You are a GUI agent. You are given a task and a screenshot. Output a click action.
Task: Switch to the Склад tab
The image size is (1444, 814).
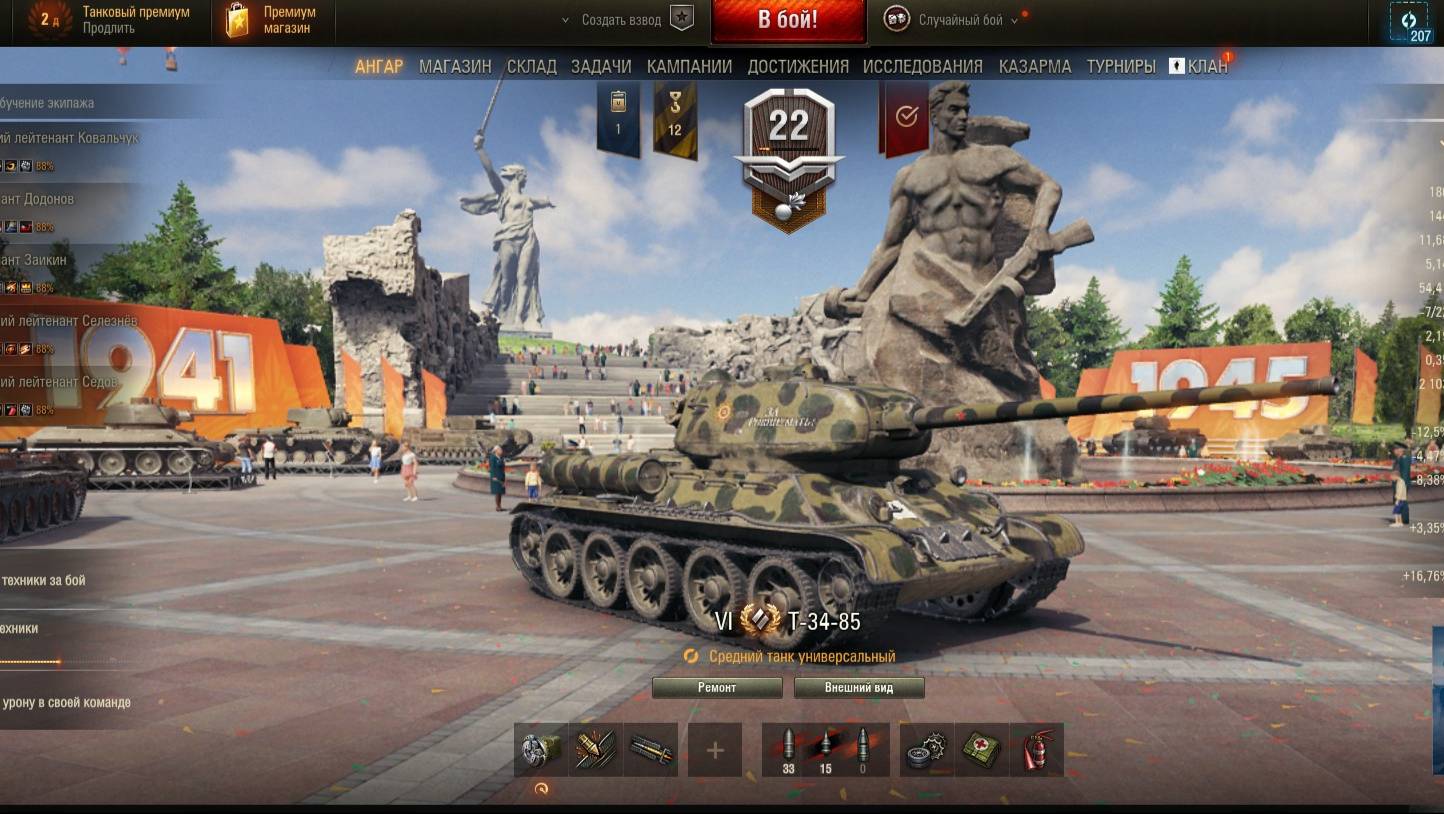coord(531,66)
